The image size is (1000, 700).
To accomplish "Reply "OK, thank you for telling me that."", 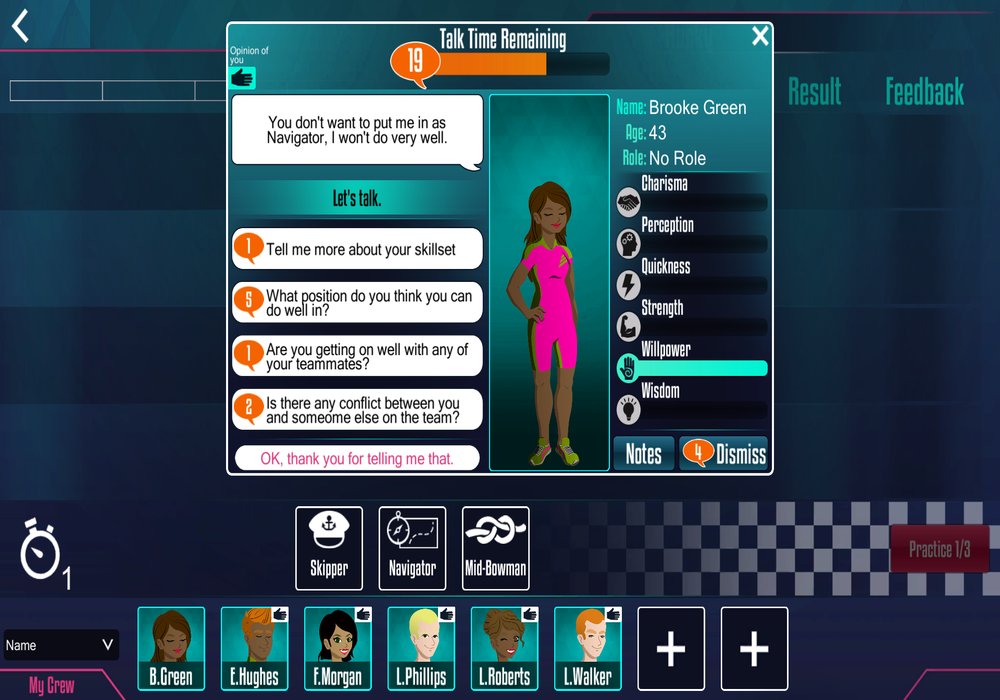I will pyautogui.click(x=357, y=459).
